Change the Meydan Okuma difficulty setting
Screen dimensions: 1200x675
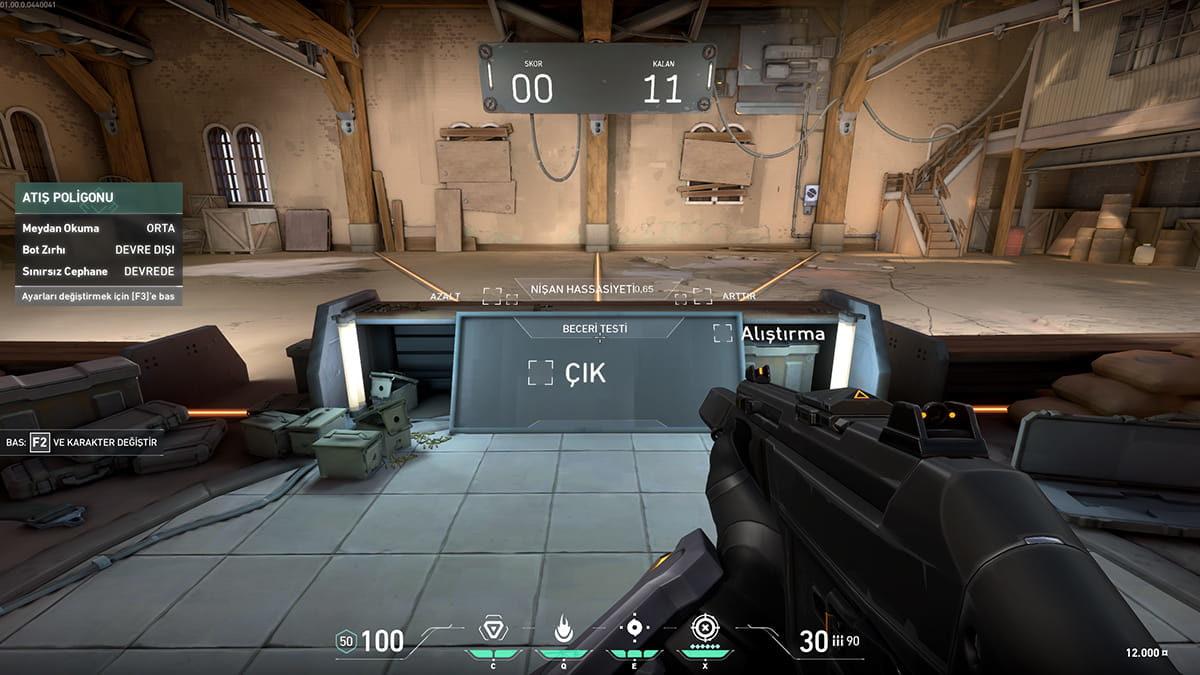(98, 228)
